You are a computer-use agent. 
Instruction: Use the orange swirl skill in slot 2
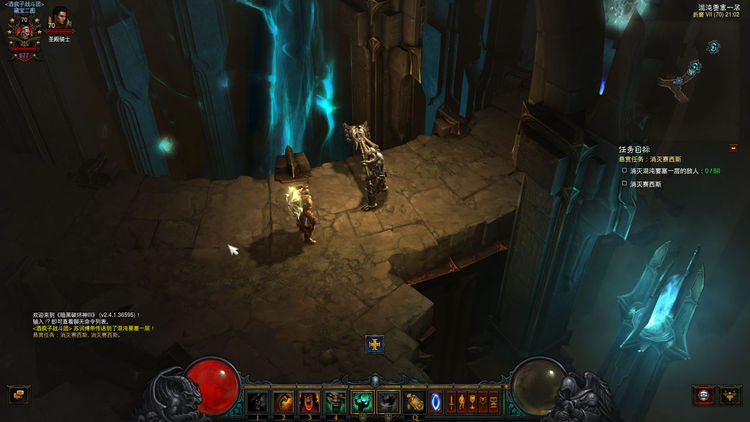tap(283, 402)
